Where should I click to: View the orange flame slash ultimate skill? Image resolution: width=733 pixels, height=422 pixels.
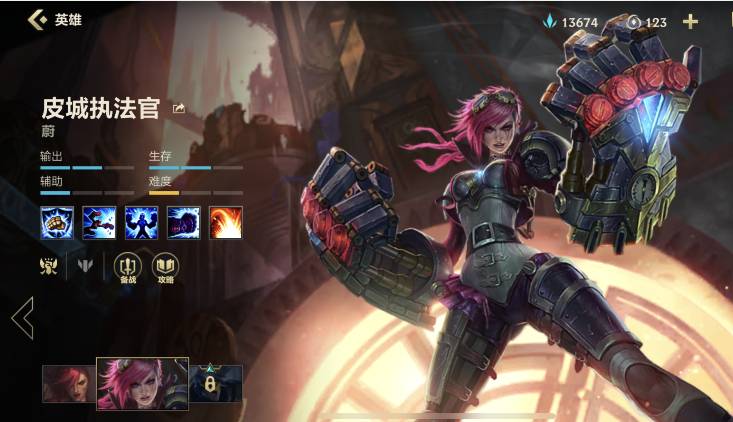225,222
